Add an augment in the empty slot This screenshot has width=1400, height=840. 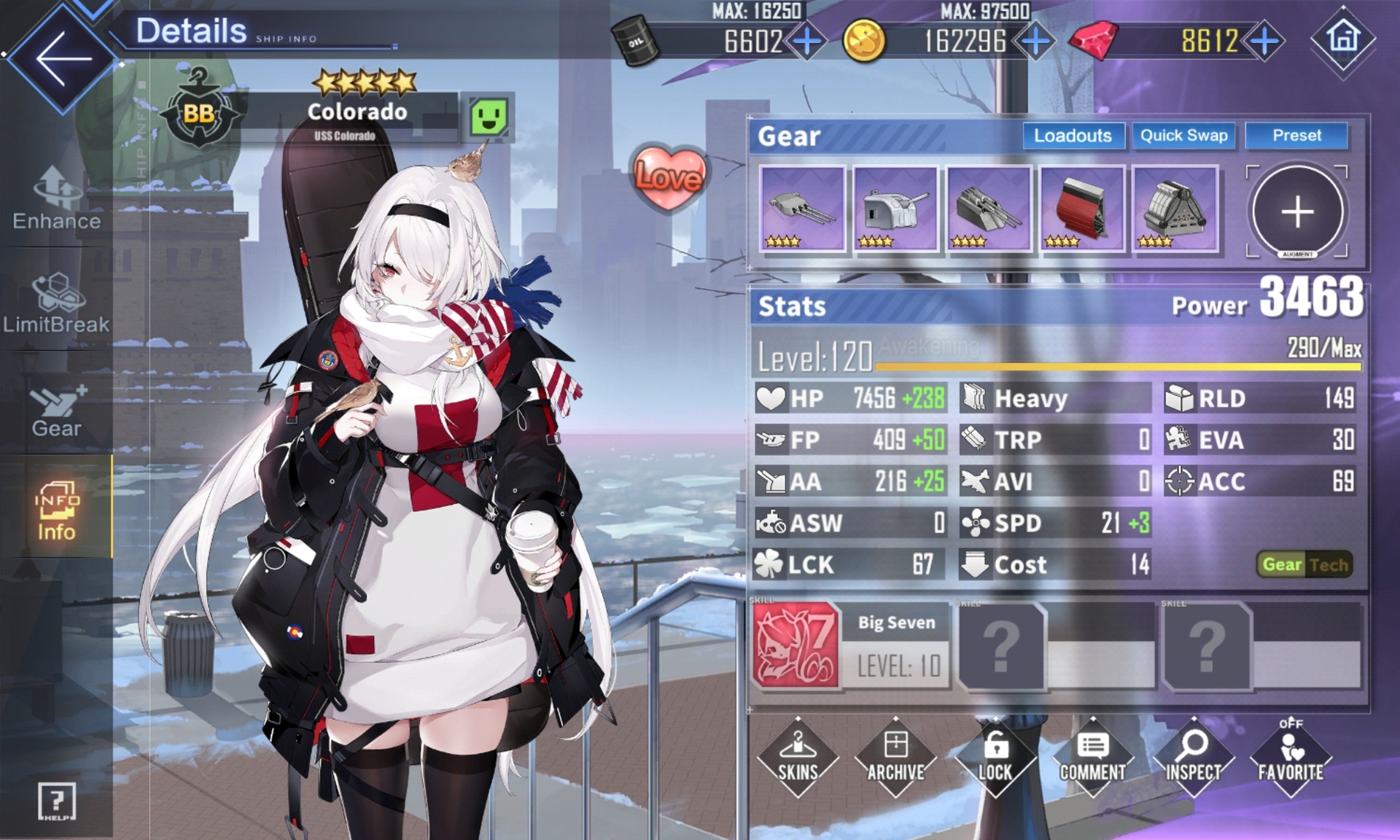click(x=1297, y=211)
